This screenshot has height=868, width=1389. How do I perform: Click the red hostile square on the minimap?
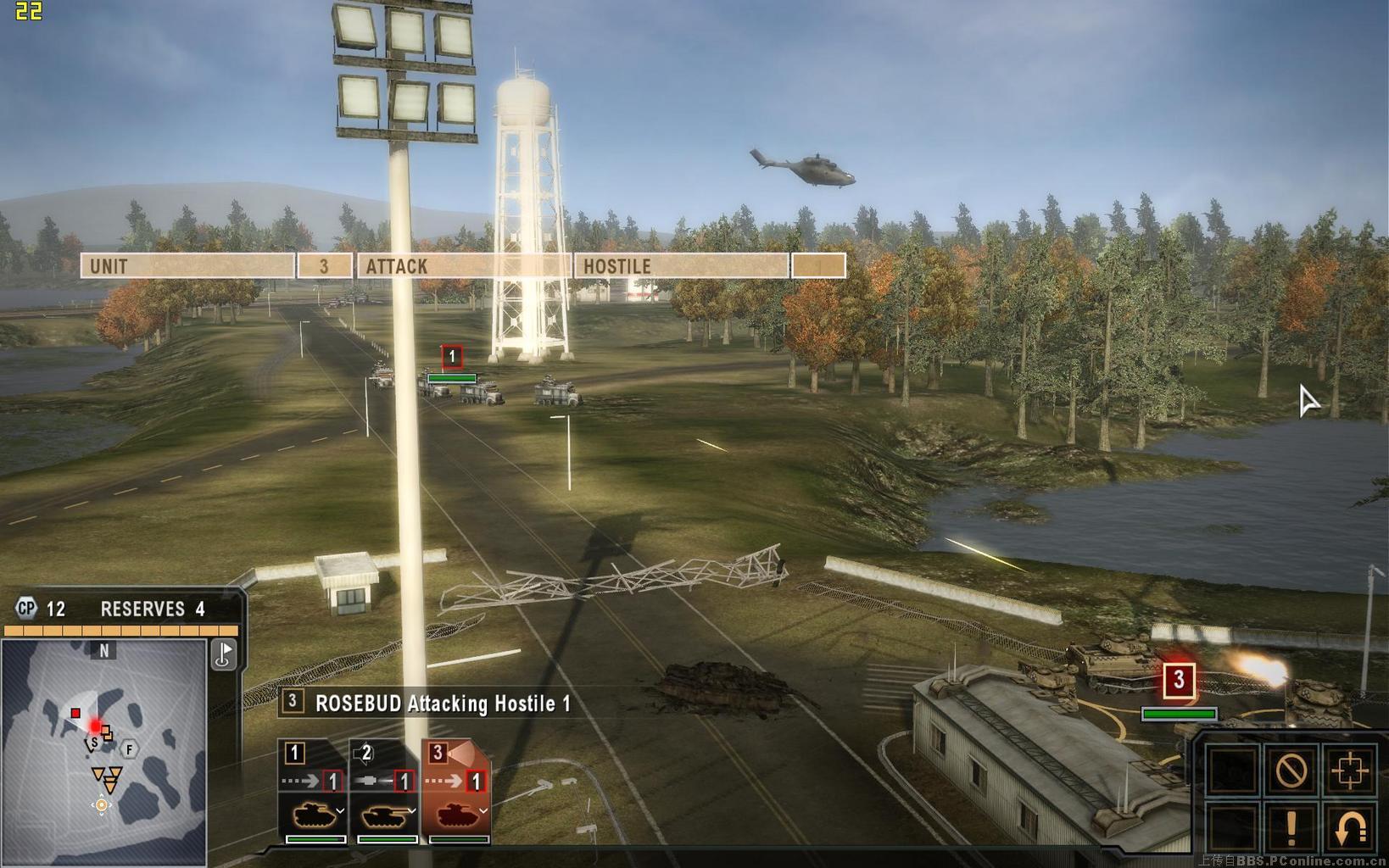coord(75,714)
